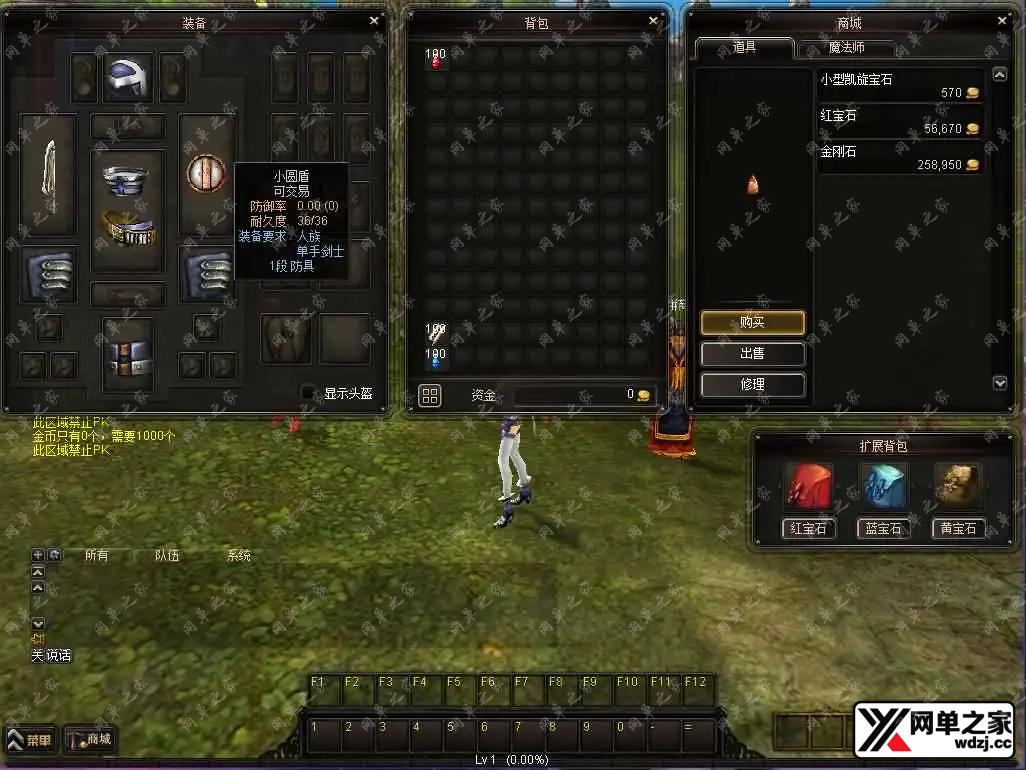Select the round shield equipment slot
This screenshot has height=770, width=1026.
[x=205, y=173]
